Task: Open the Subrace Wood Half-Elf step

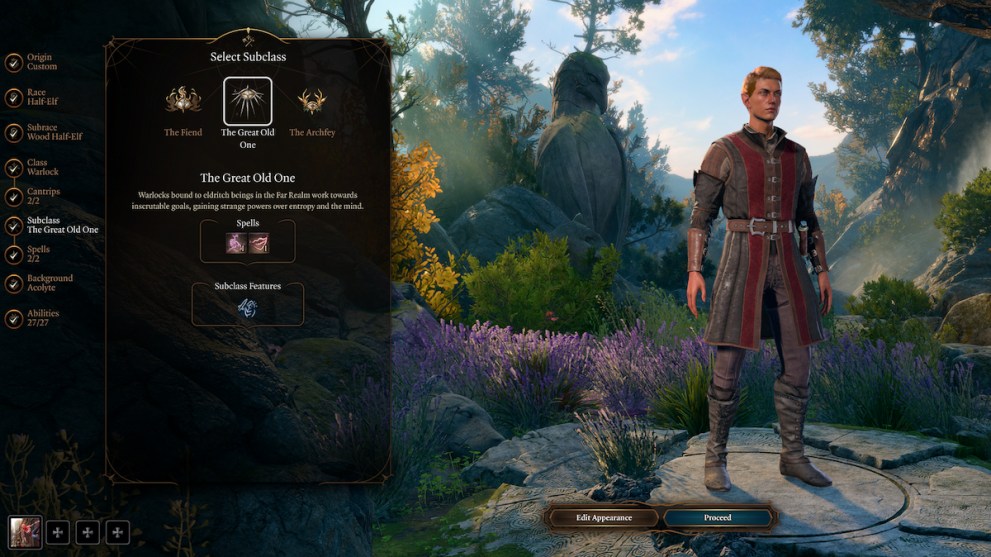Action: pyautogui.click(x=52, y=132)
